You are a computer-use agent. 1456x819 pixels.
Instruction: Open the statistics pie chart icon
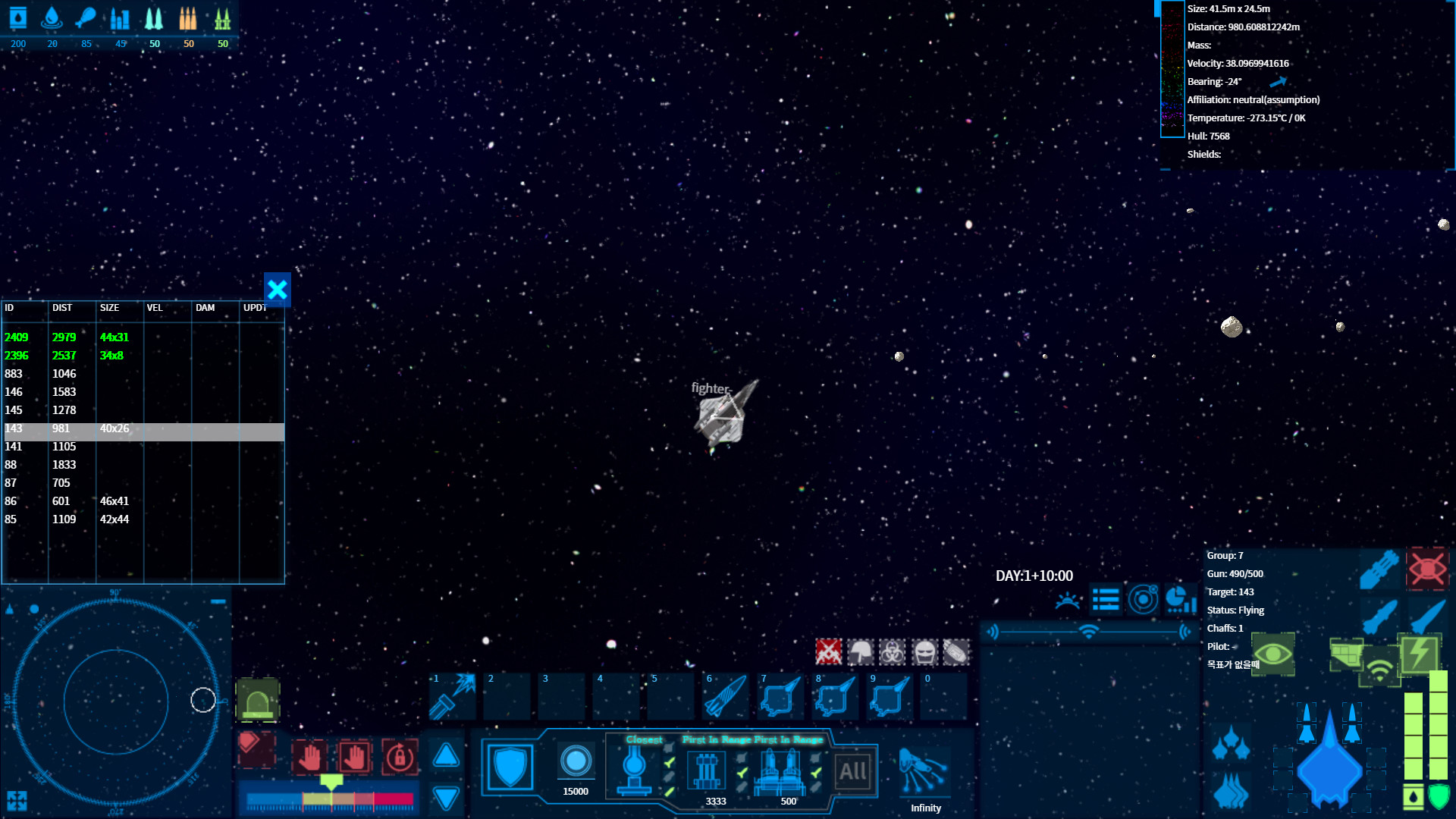1181,599
